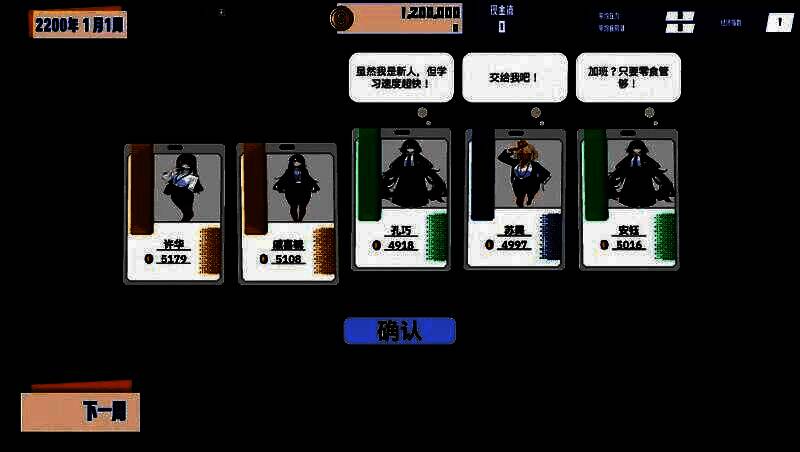Choose the 安钰 employee card
The image size is (800, 452).
pos(628,199)
